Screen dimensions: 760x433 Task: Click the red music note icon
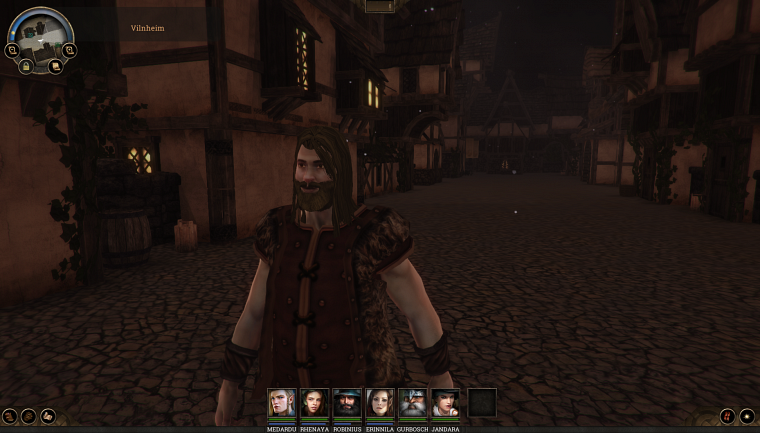coord(727,416)
